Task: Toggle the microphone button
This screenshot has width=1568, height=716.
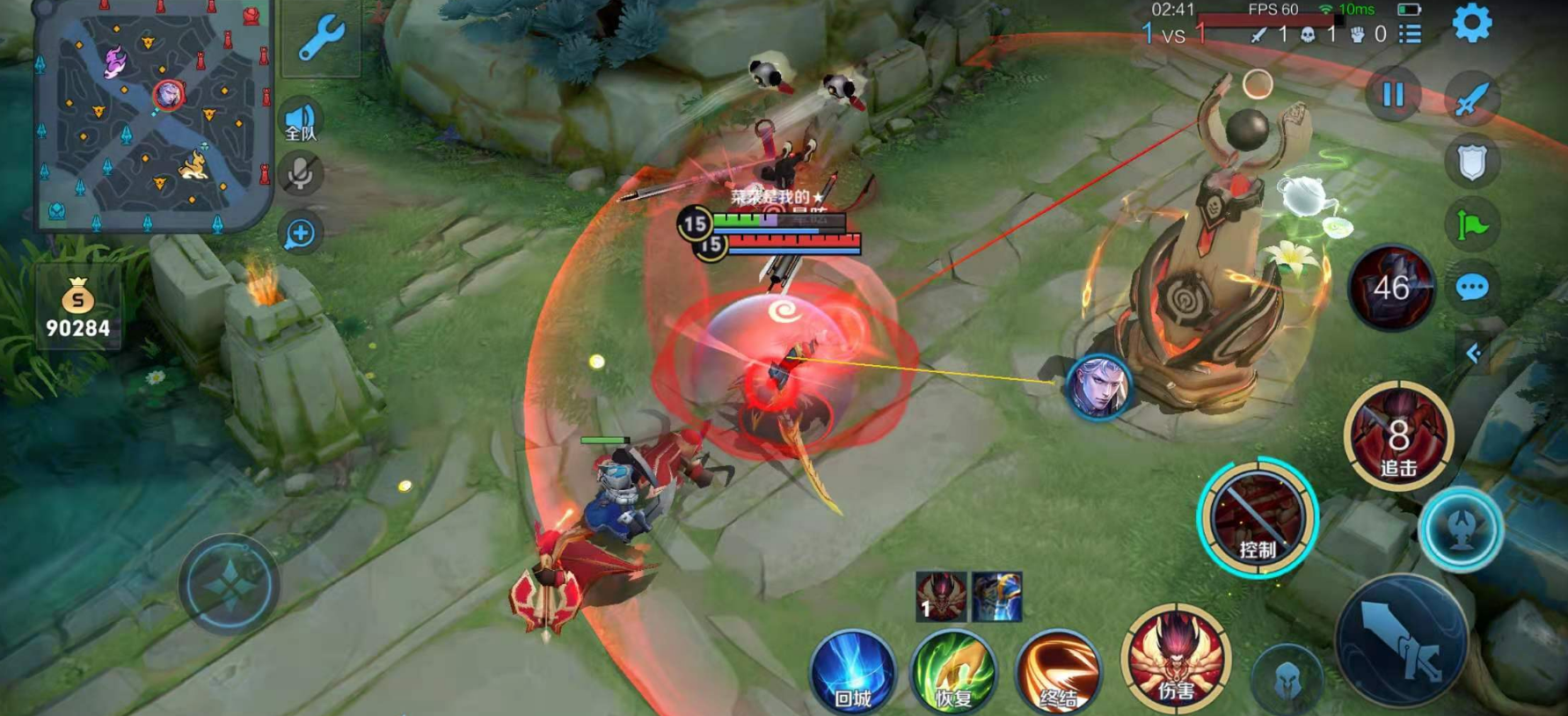Action: click(300, 174)
